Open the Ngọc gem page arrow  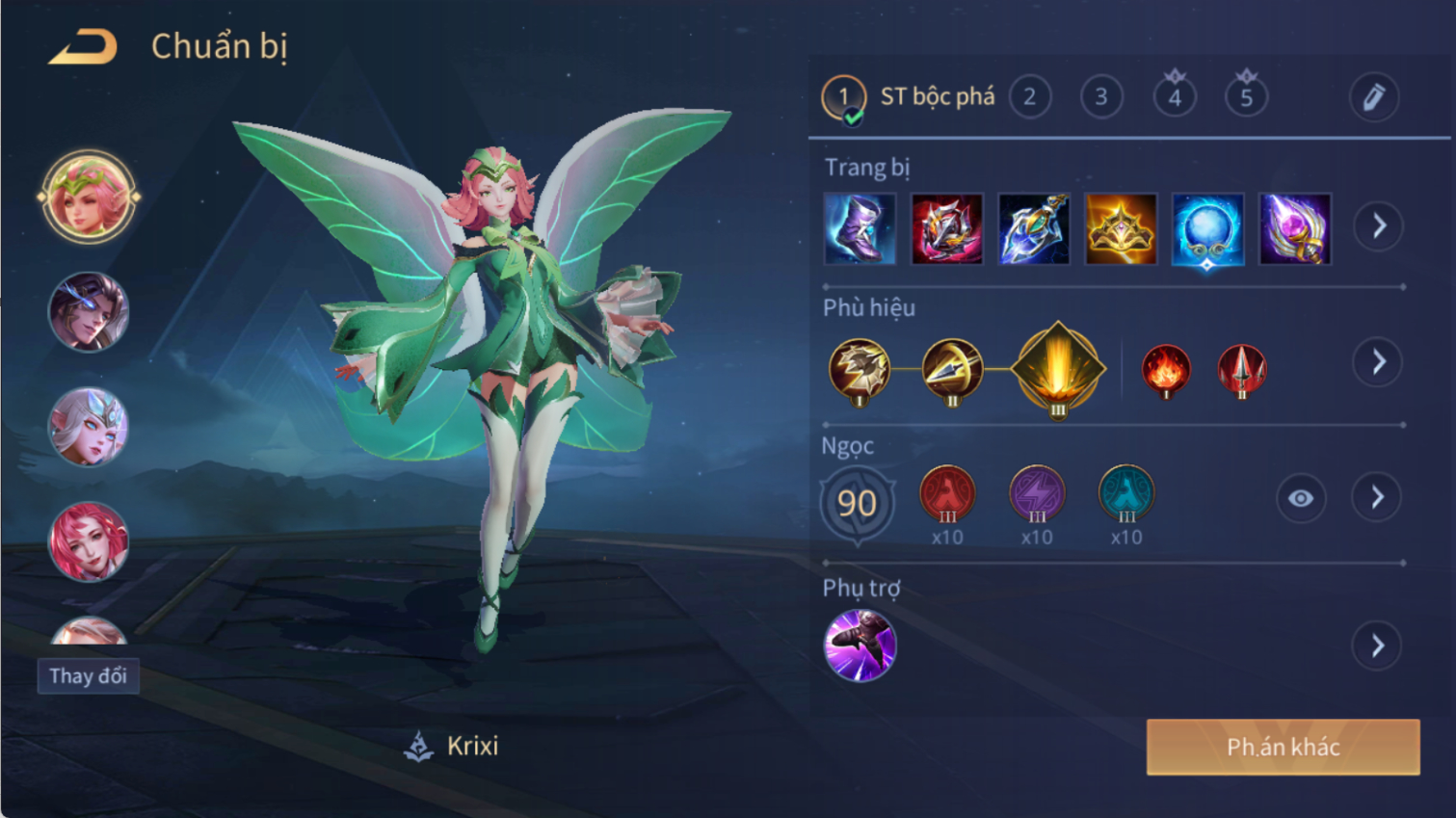(1378, 497)
